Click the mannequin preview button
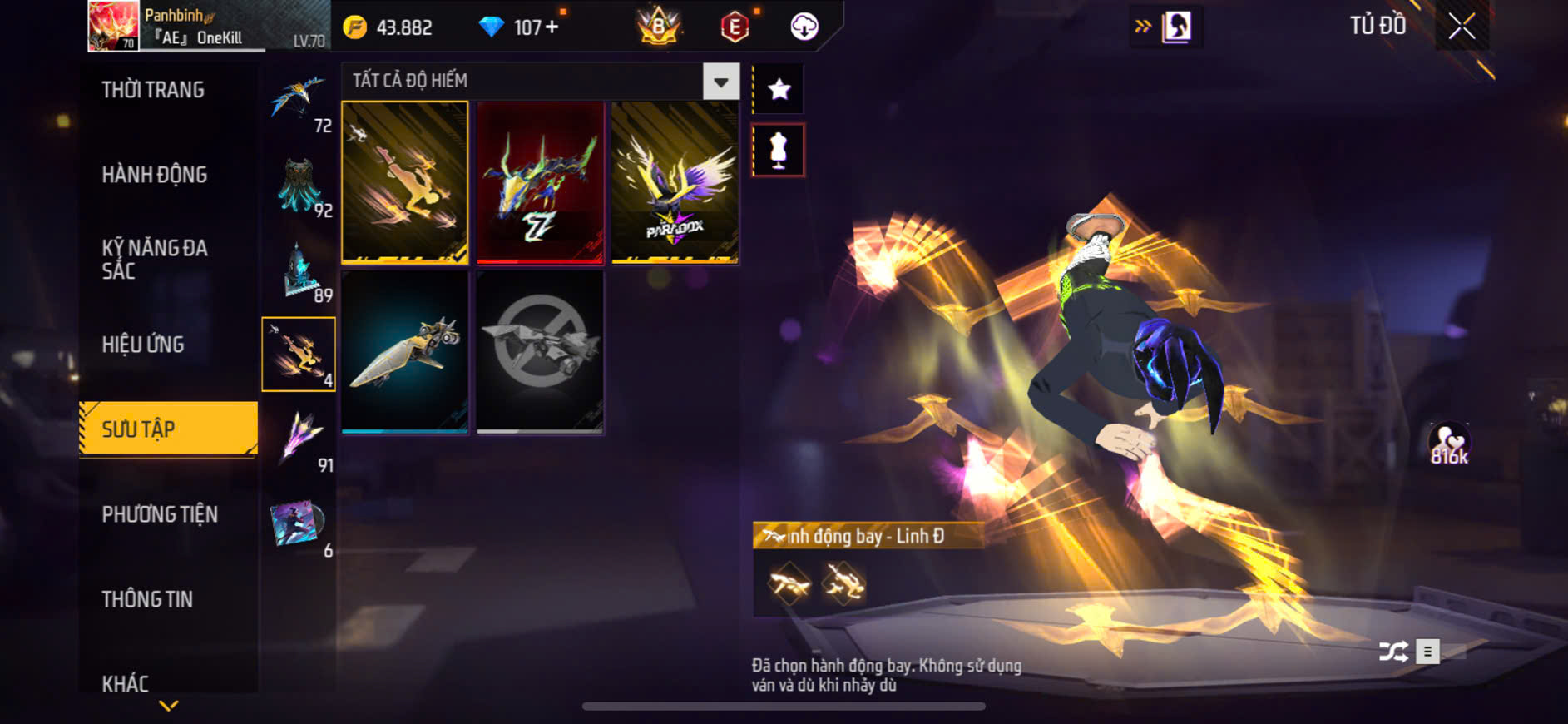Screen dimensions: 1568x724 (779, 151)
